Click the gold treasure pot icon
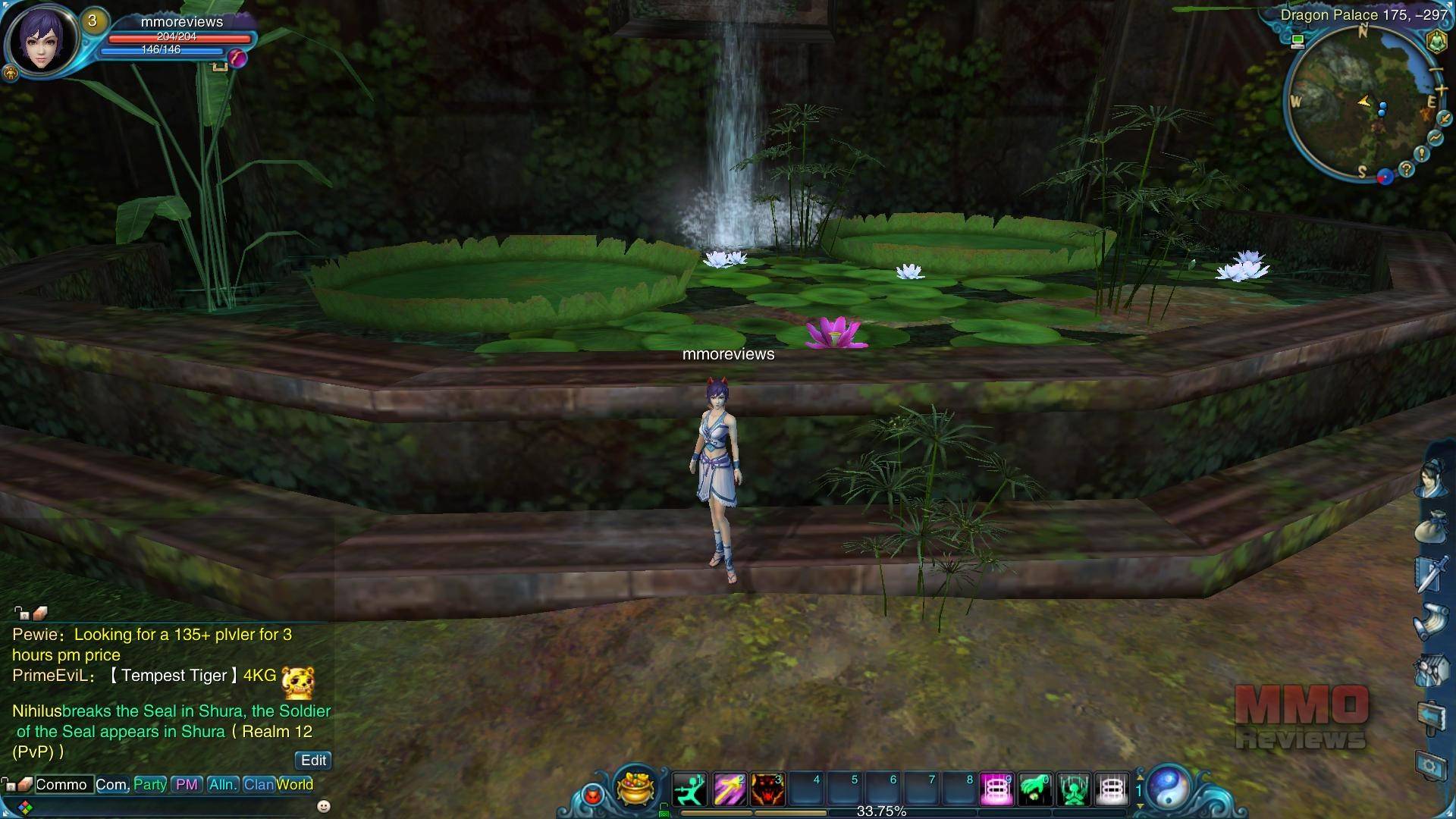The height and width of the screenshot is (819, 1456). [635, 787]
